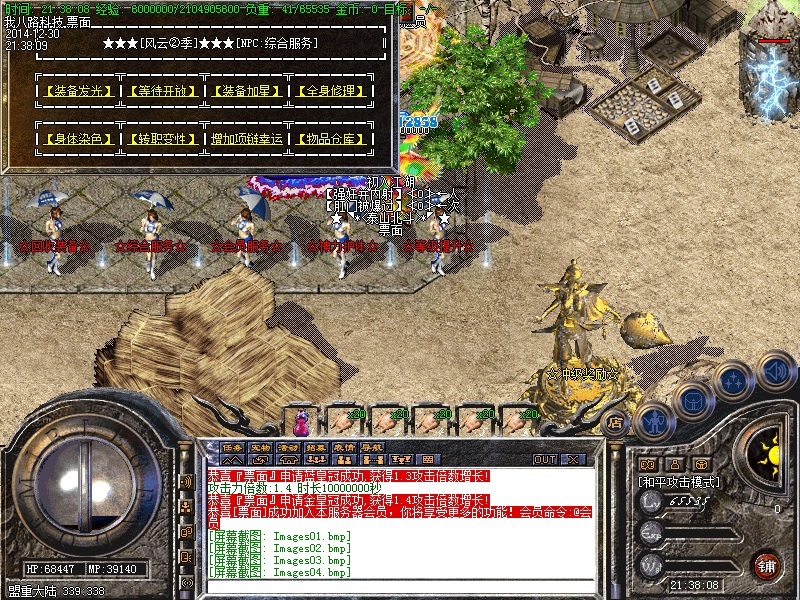Image resolution: width=800 pixels, height=600 pixels.
Task: Switch to the 任务 chat tab
Action: [x=232, y=447]
